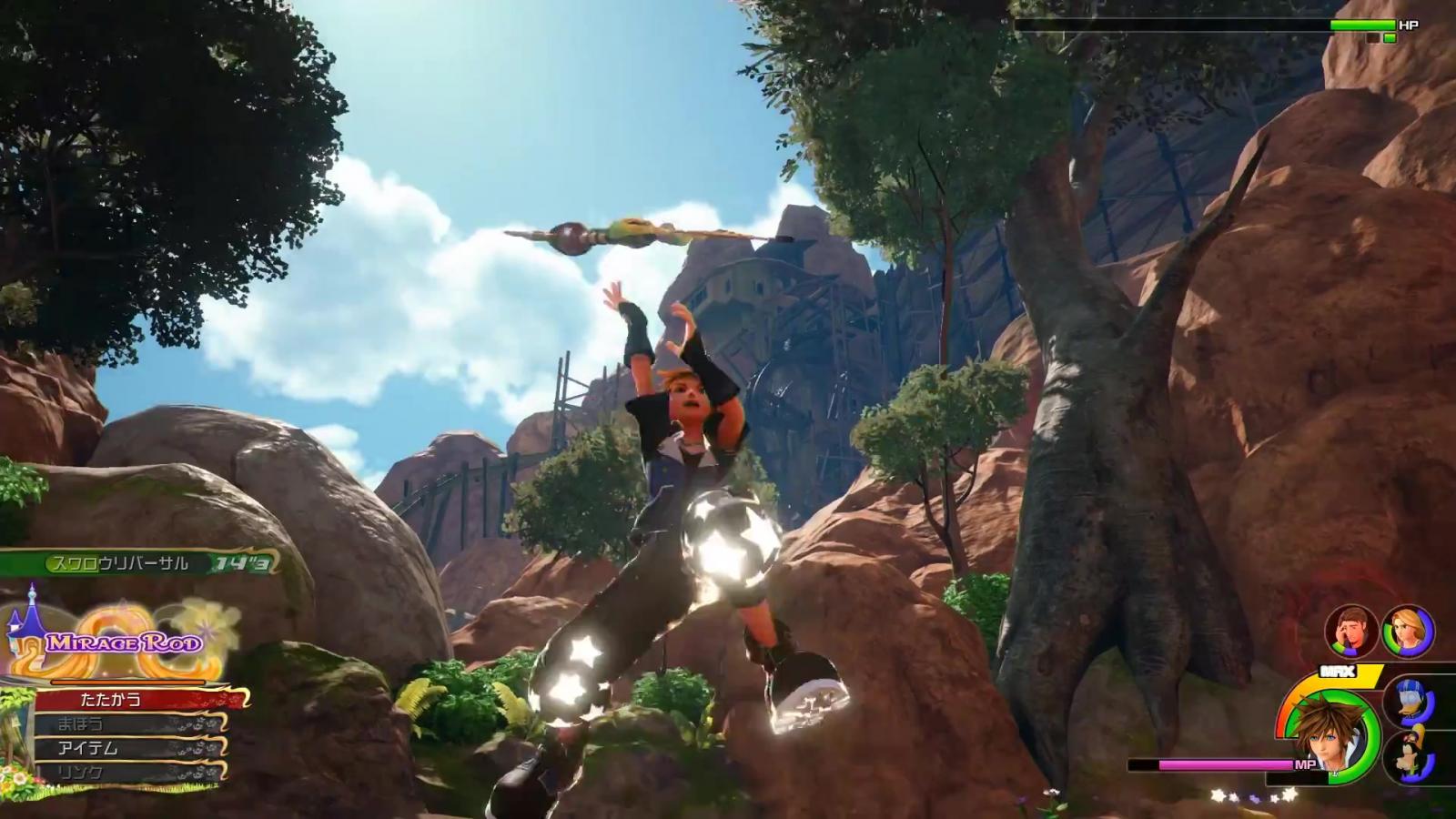The width and height of the screenshot is (1456, 819).
Task: Click the Mirage Rod formchange banner
Action: (124, 643)
